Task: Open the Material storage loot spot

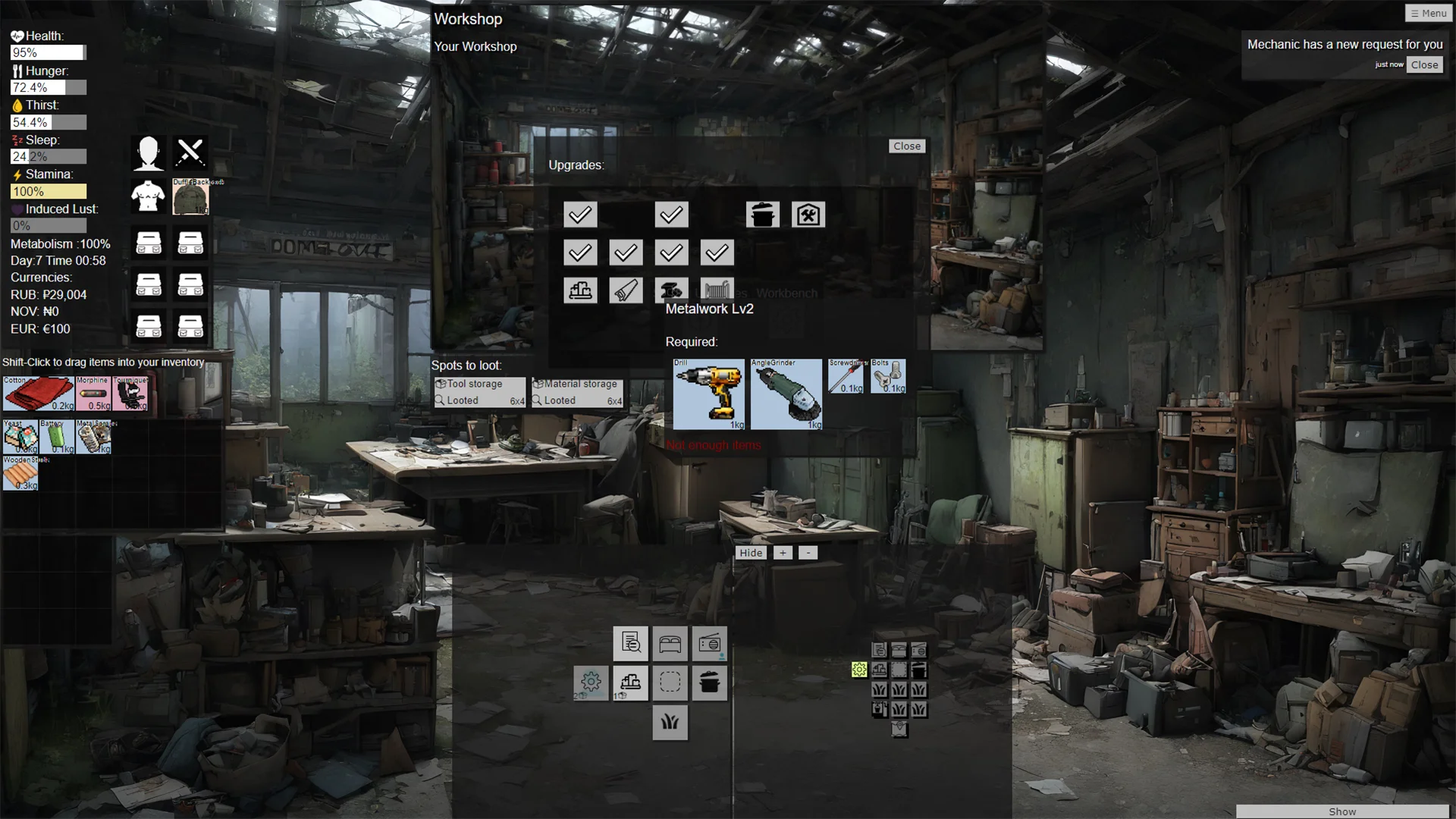Action: click(x=577, y=392)
